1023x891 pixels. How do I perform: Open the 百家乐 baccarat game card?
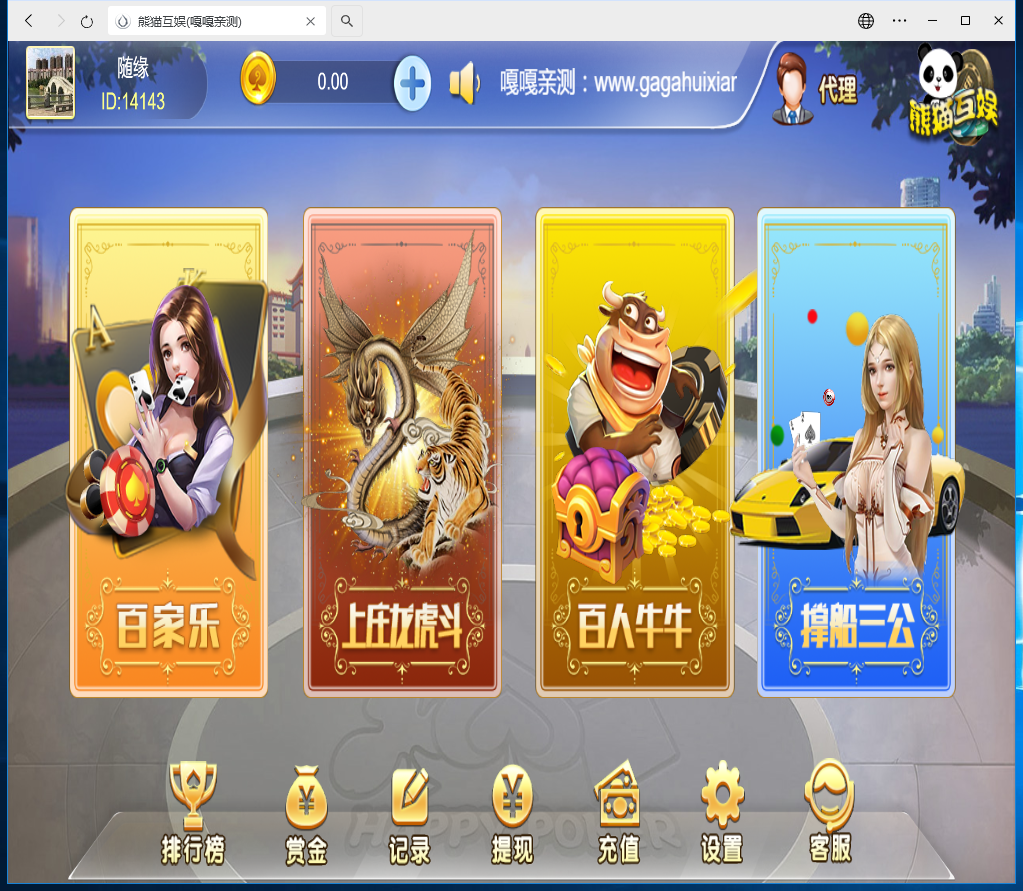(x=168, y=452)
